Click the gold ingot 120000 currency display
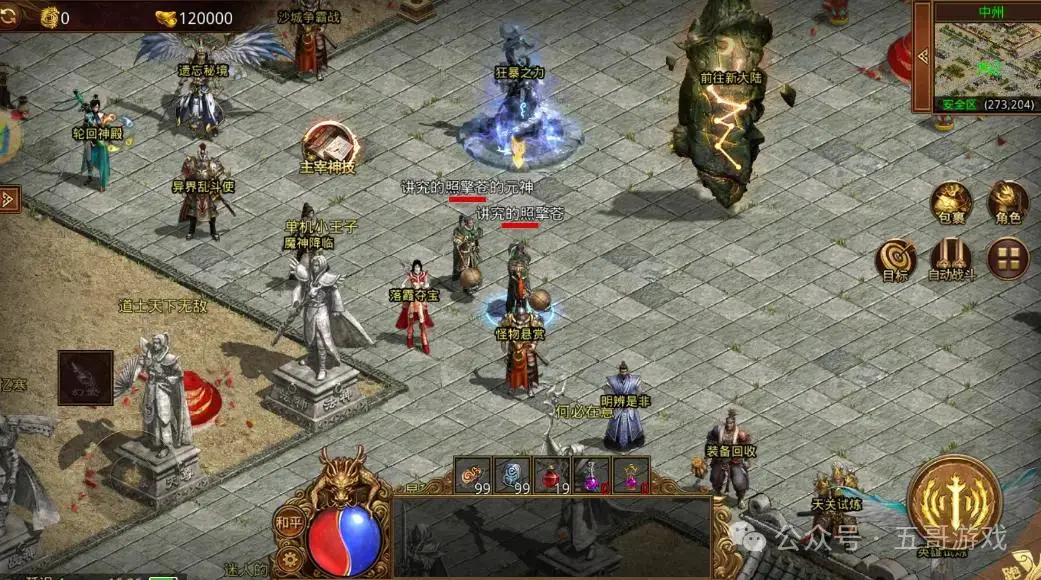Viewport: 1041px width, 580px height. tap(194, 17)
